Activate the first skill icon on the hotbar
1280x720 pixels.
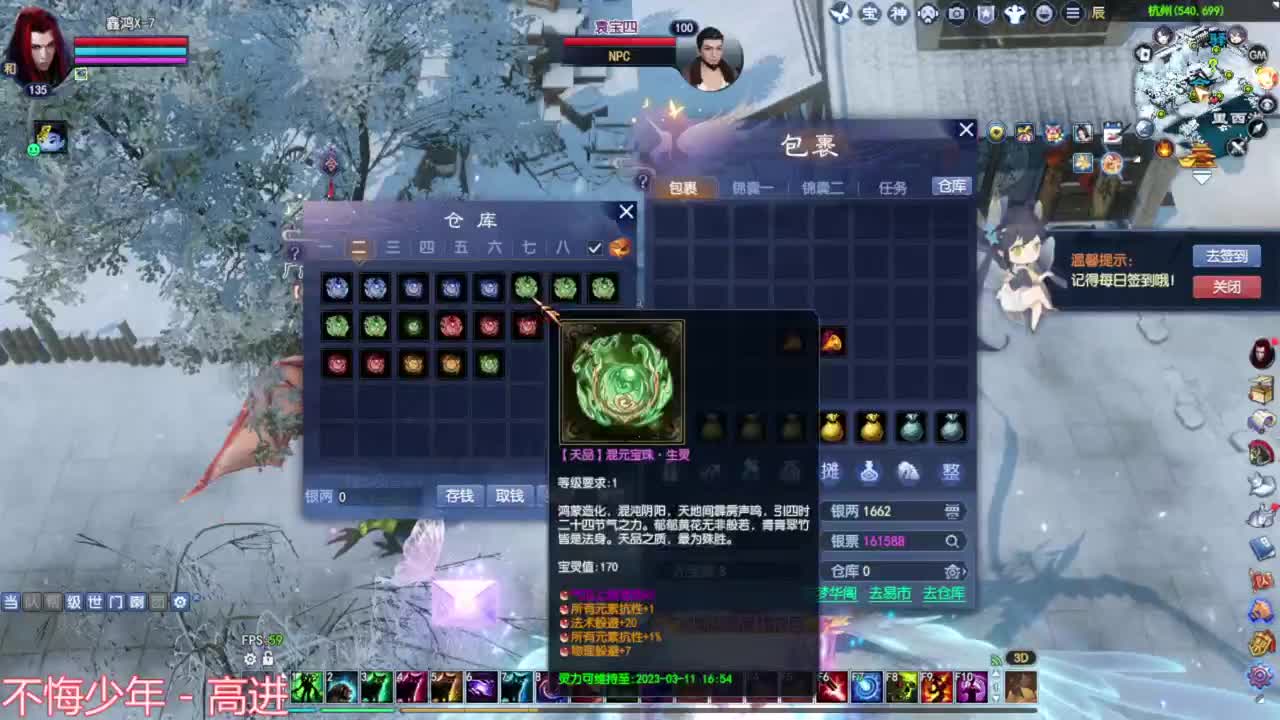(307, 688)
